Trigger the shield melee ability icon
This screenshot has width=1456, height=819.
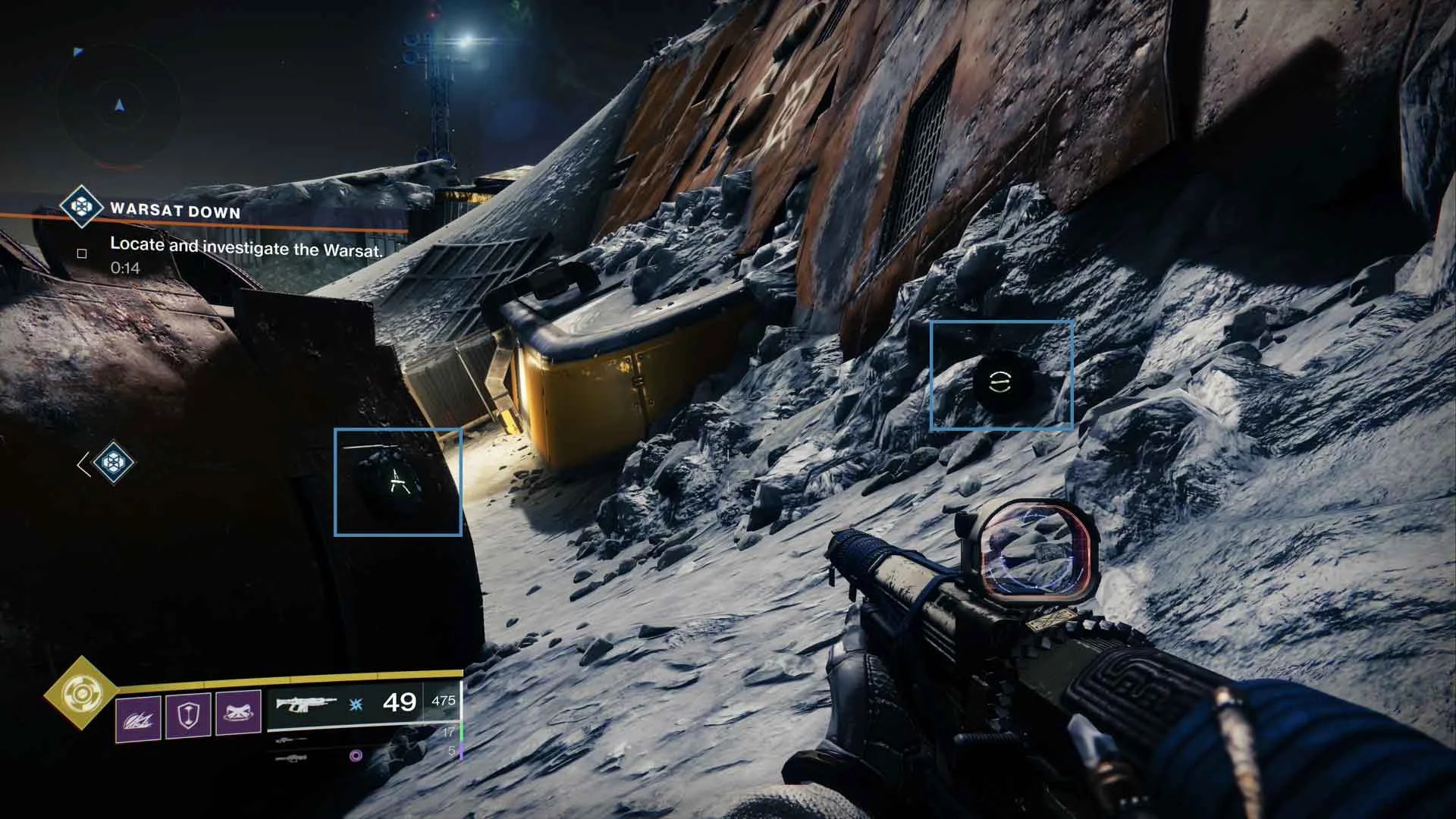(x=188, y=715)
